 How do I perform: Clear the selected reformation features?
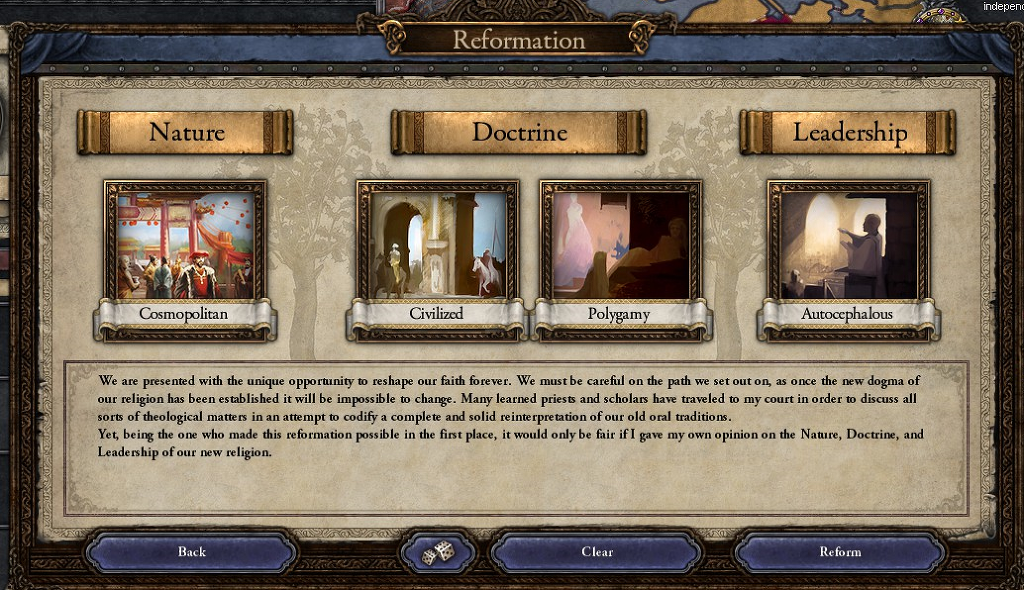[x=596, y=552]
